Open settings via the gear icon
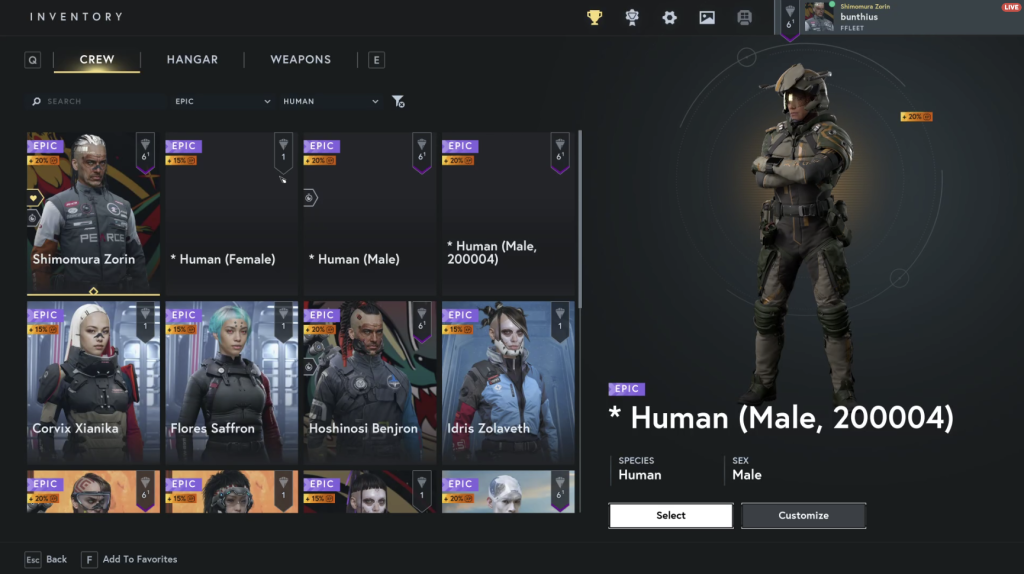Image resolution: width=1024 pixels, height=574 pixels. (x=670, y=18)
